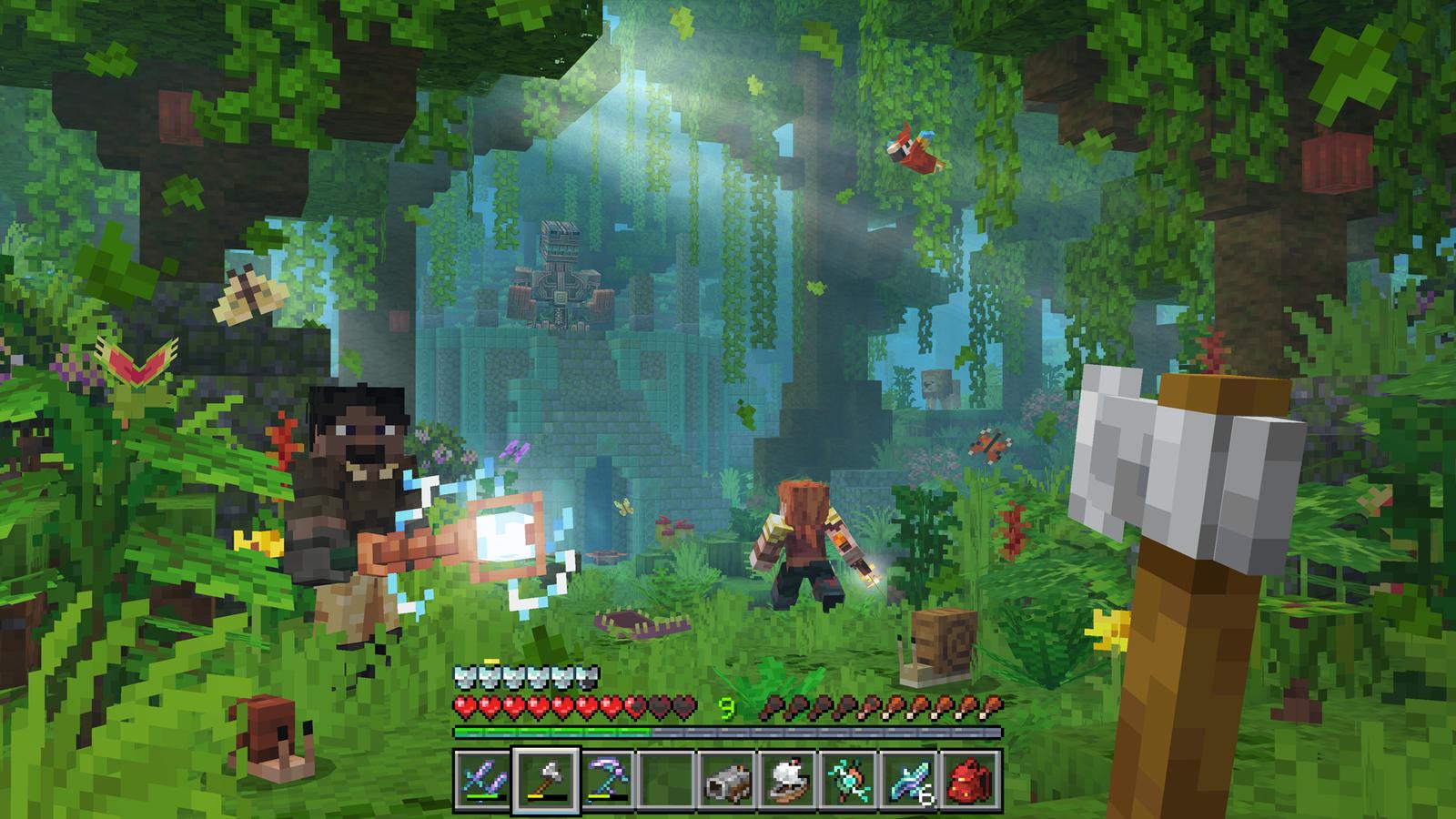Click the experience level number nine
This screenshot has width=1456, height=819.
click(x=726, y=706)
